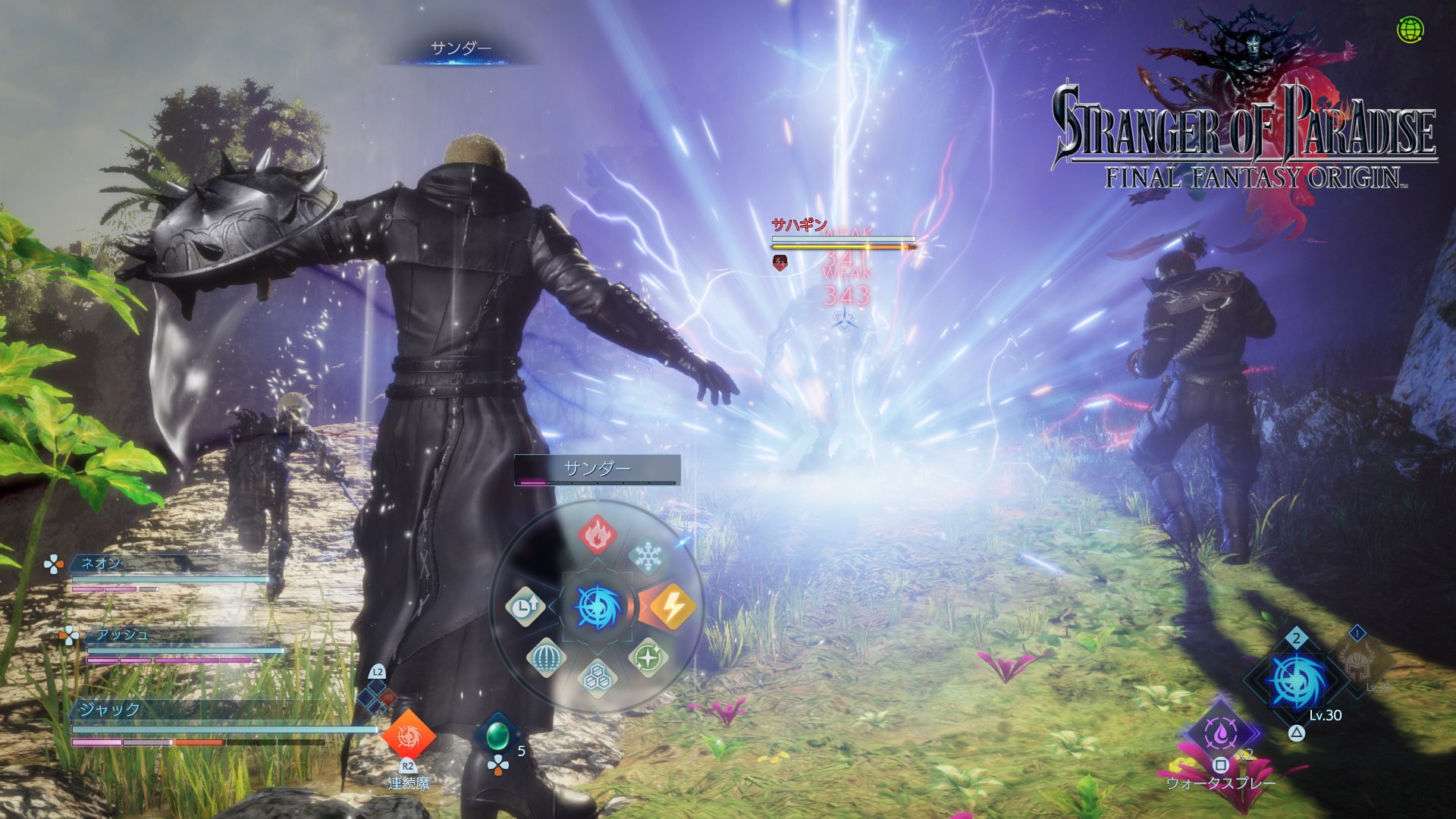
Task: Click the green globe network icon
Action: click(x=1410, y=30)
